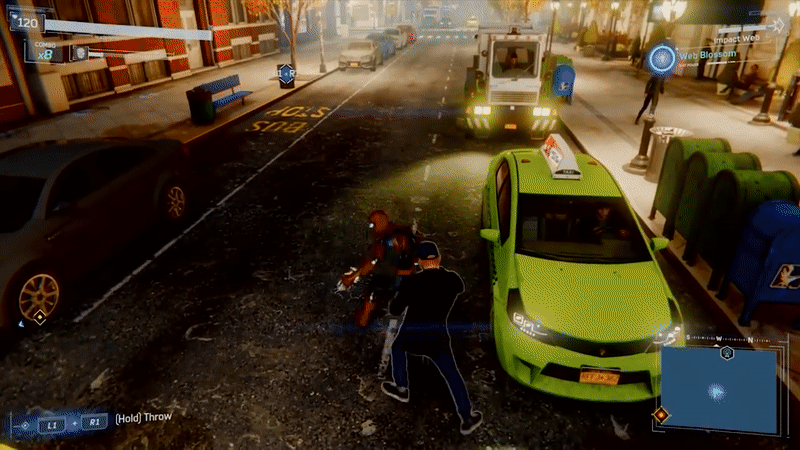This screenshot has width=800, height=450.
Task: Select the diamond waypoint marker at left edge
Action: click(x=39, y=317)
